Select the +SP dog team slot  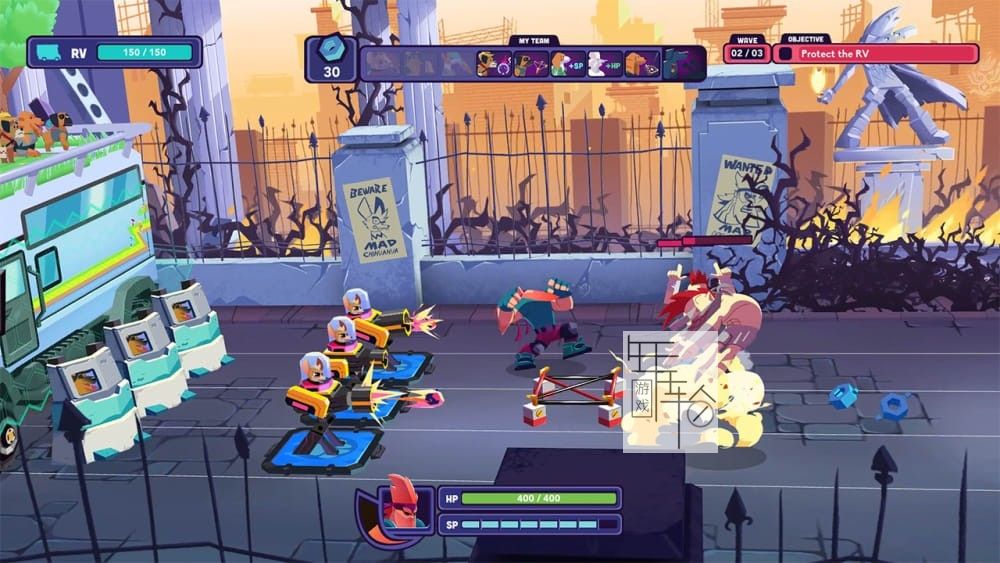point(568,64)
